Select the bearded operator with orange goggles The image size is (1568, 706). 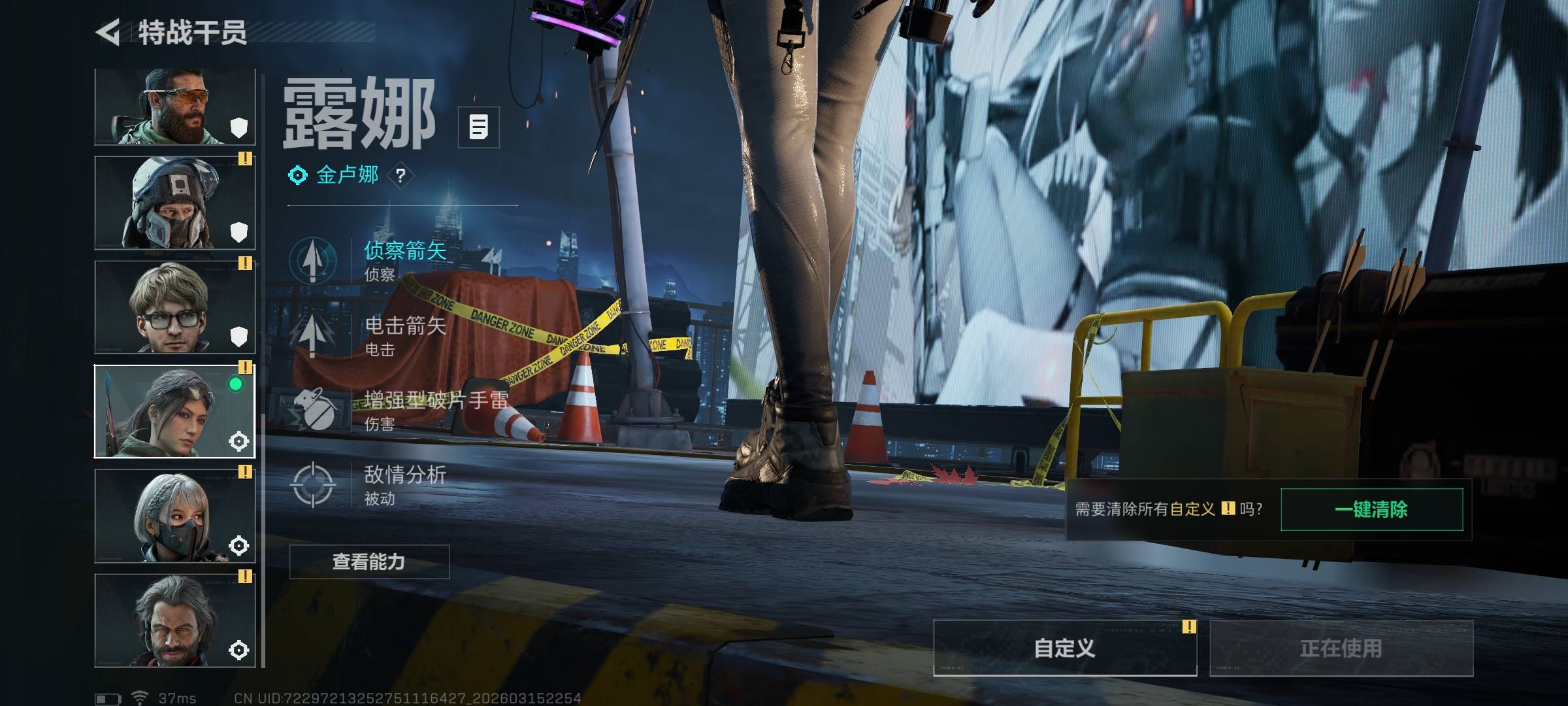pyautogui.click(x=174, y=107)
